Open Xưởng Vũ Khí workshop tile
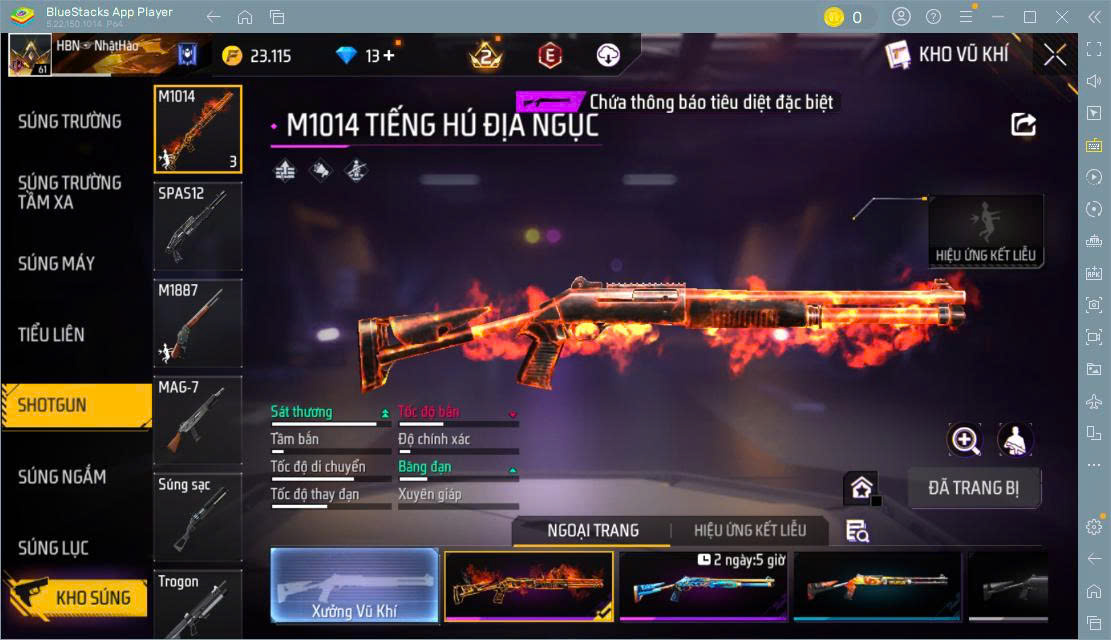This screenshot has height=640, width=1111. pos(354,585)
